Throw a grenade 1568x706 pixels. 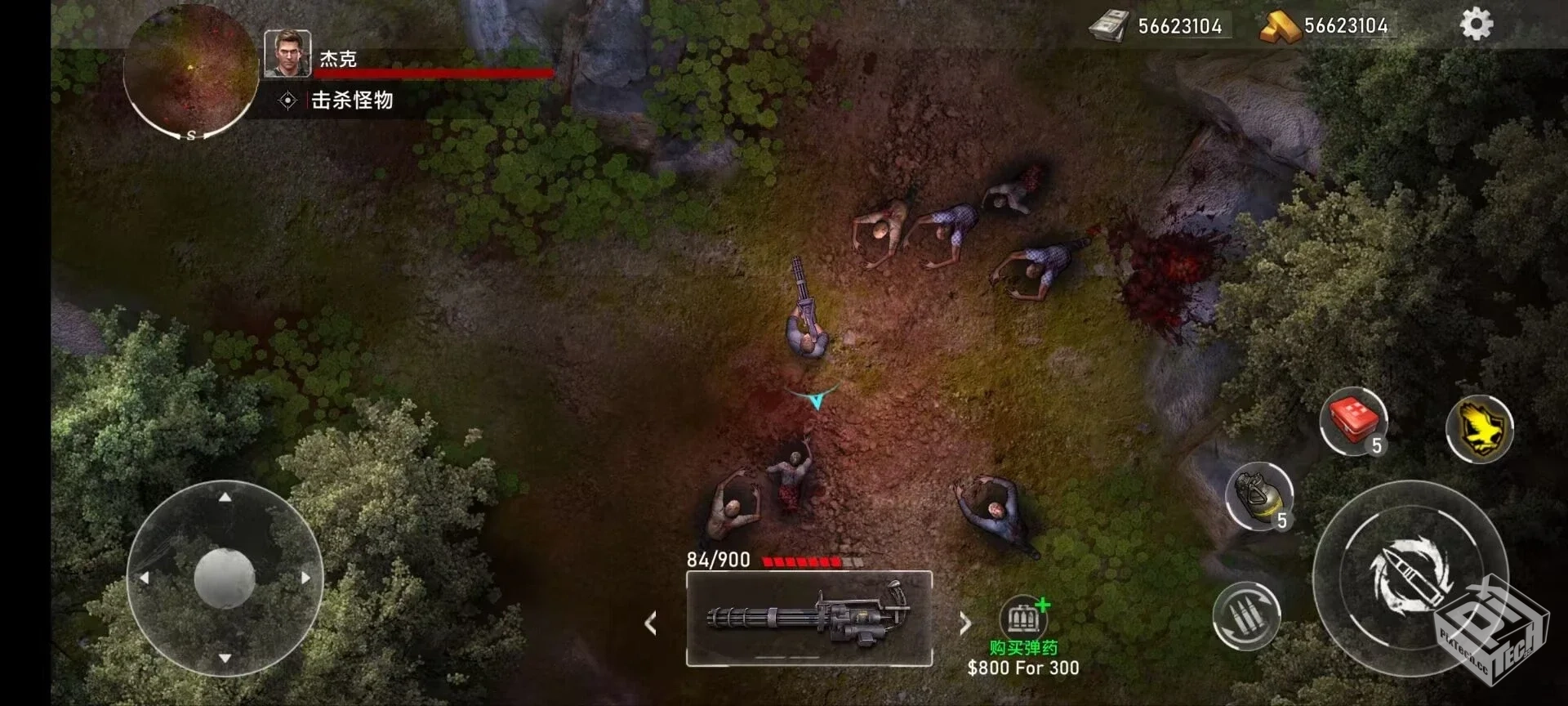tap(1259, 495)
